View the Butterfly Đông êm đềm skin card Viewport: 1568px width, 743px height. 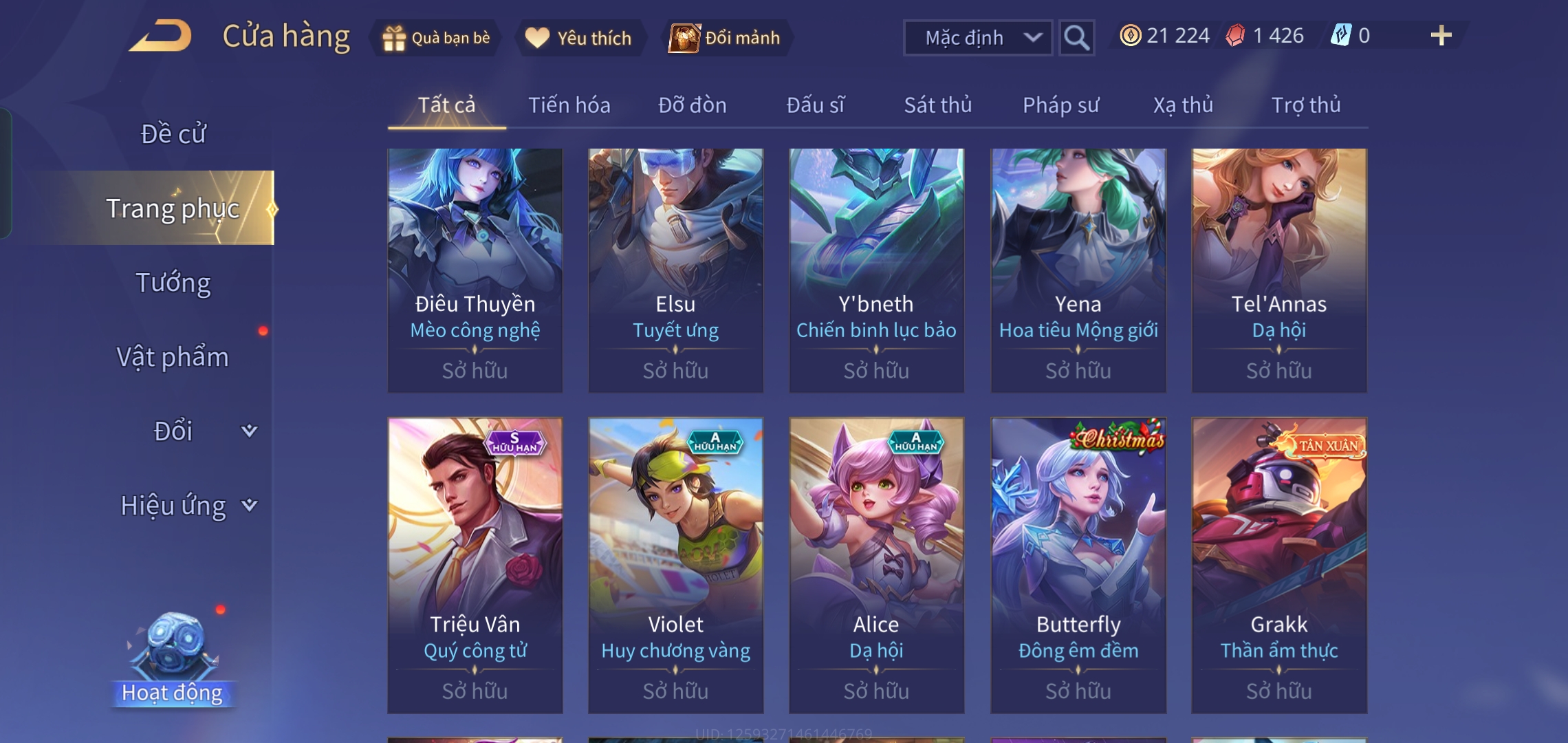[1078, 564]
